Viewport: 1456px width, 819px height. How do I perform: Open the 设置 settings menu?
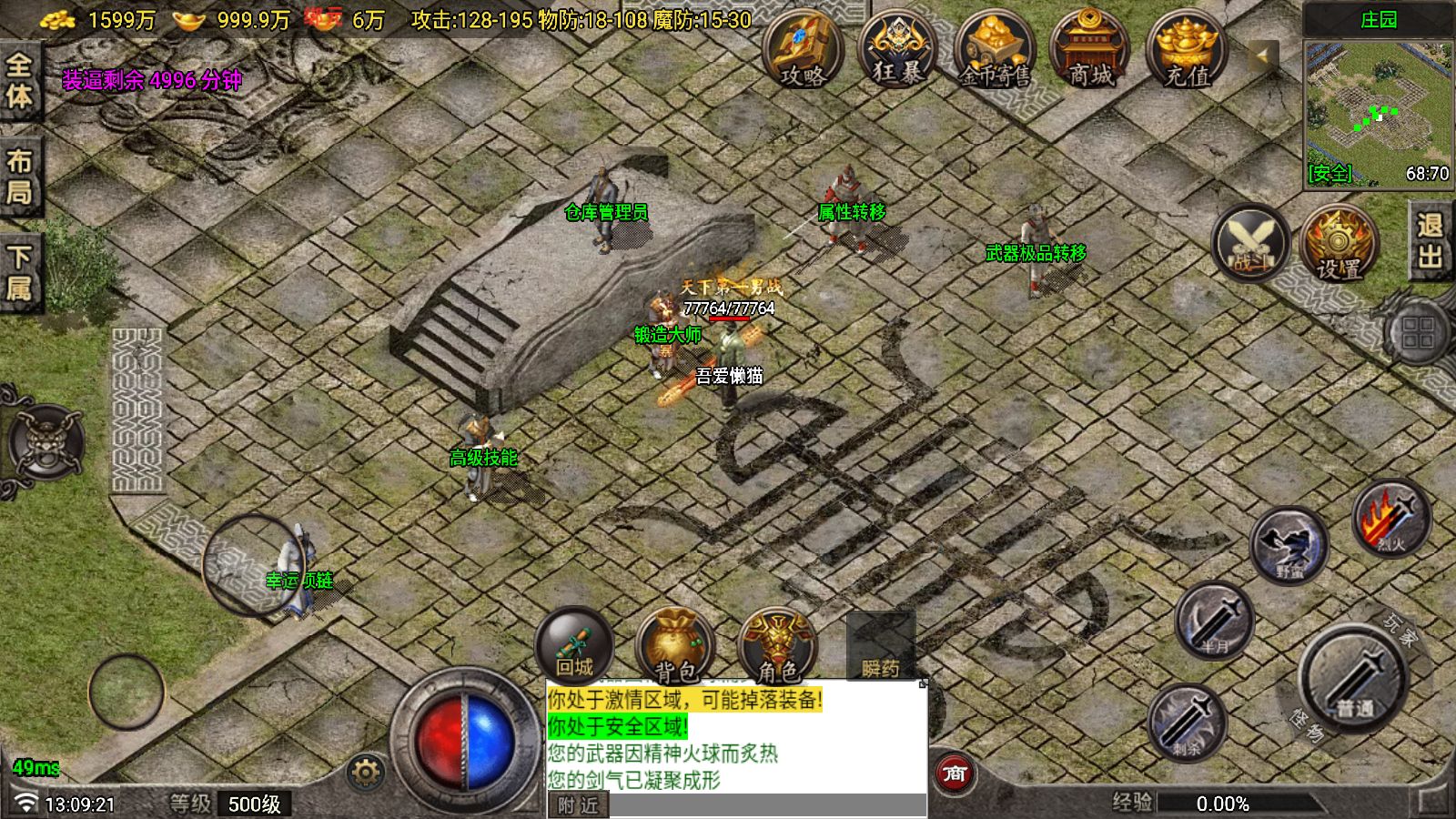click(x=1339, y=244)
